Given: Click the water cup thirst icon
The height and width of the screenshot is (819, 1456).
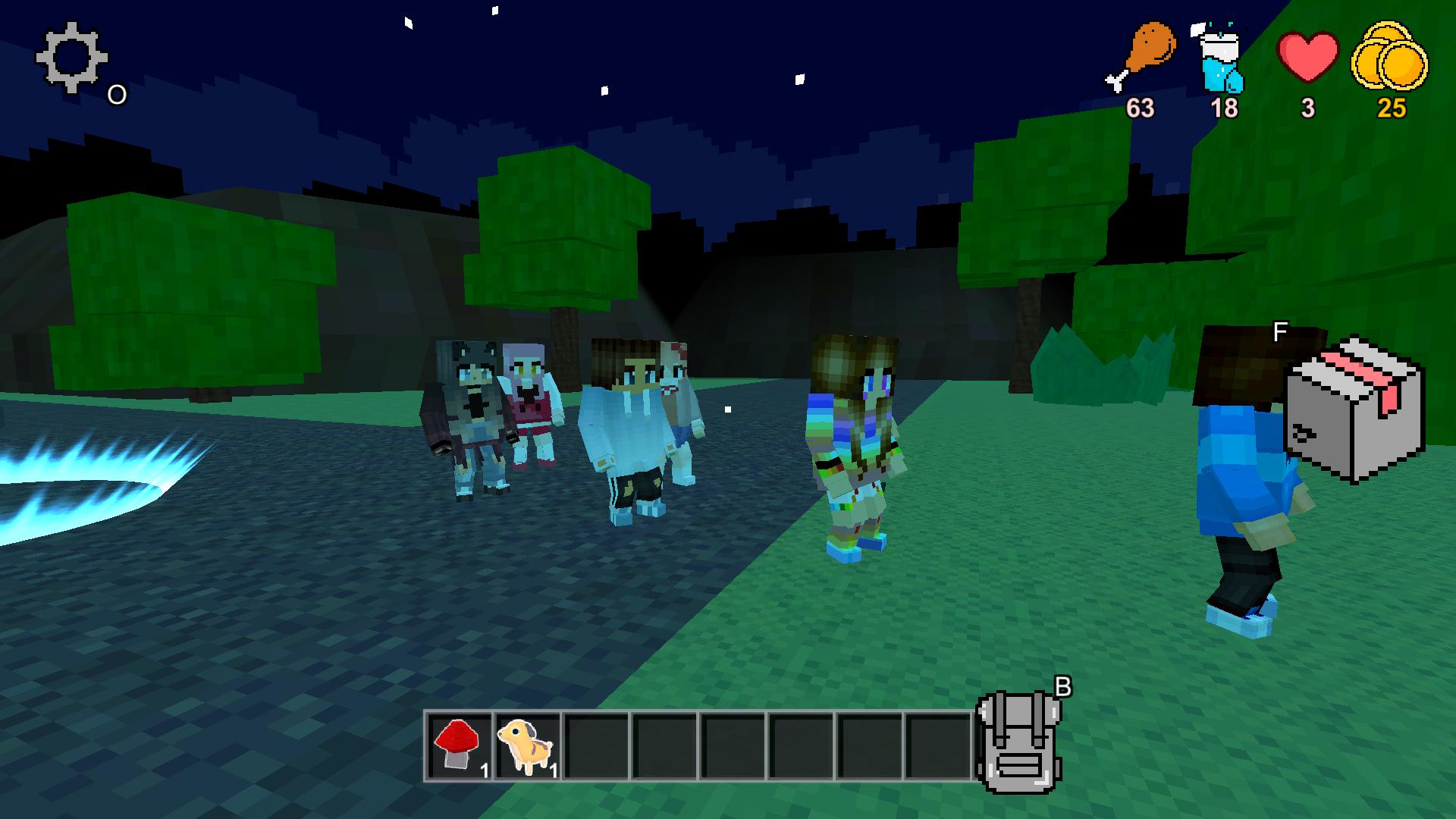Looking at the screenshot, I should (x=1222, y=57).
